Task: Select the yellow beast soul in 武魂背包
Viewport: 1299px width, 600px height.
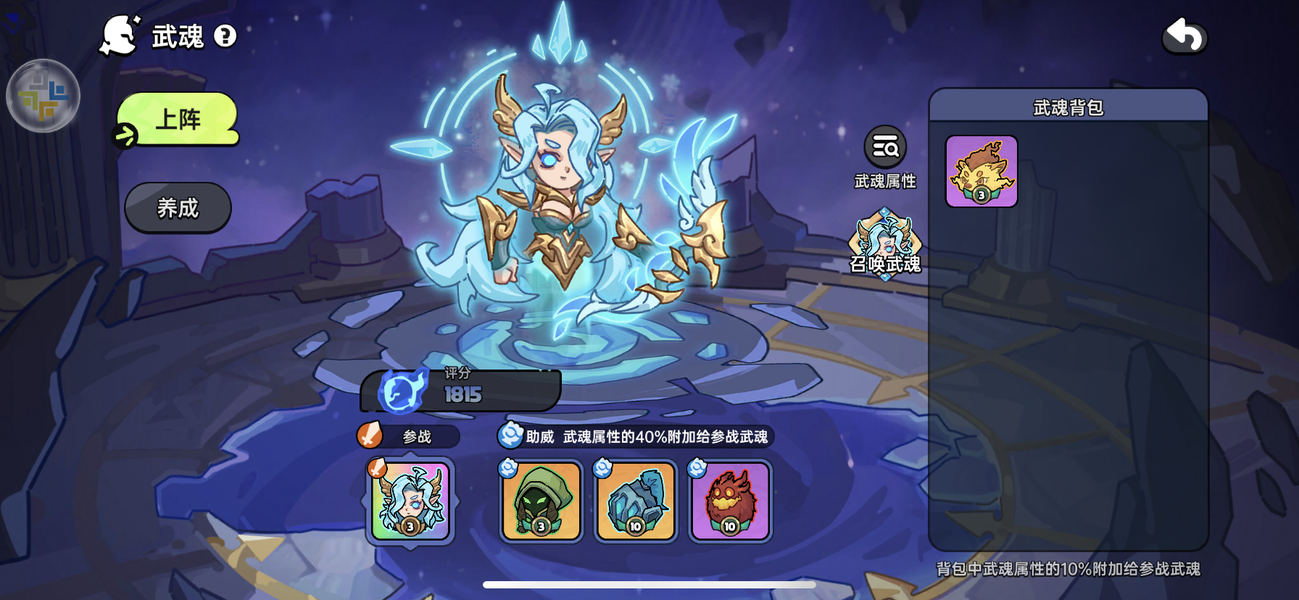Action: 981,172
